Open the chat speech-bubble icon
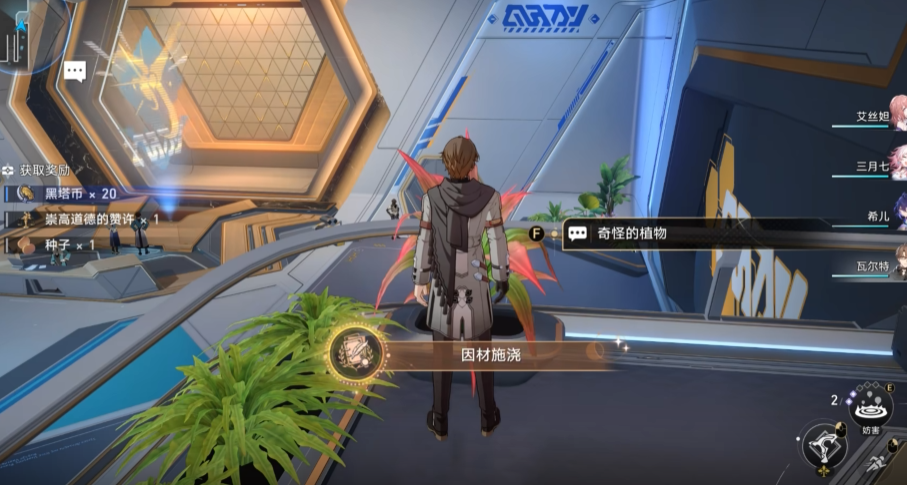This screenshot has height=485, width=907. pos(74,71)
